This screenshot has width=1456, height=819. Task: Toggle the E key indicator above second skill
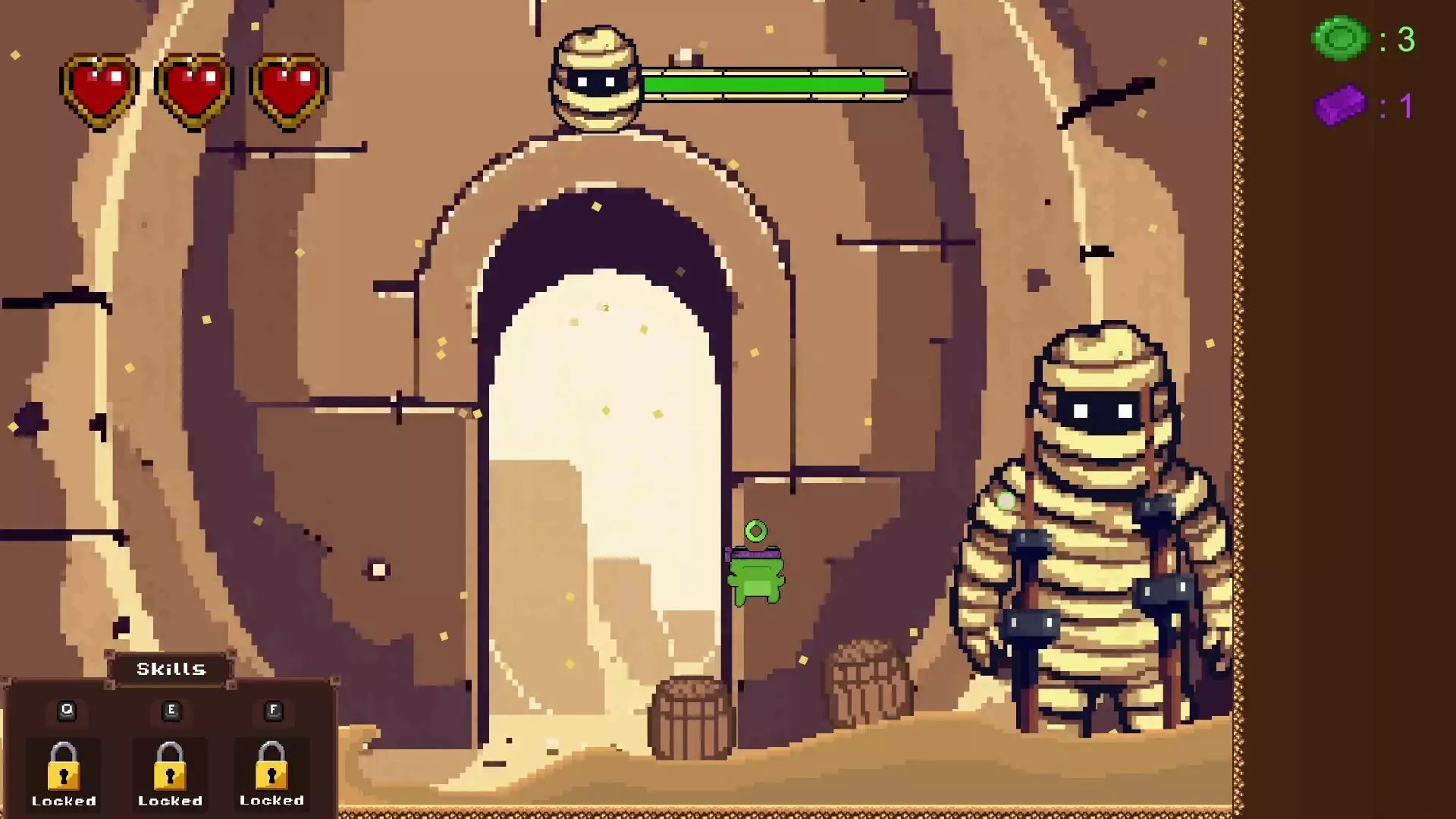coord(171,710)
